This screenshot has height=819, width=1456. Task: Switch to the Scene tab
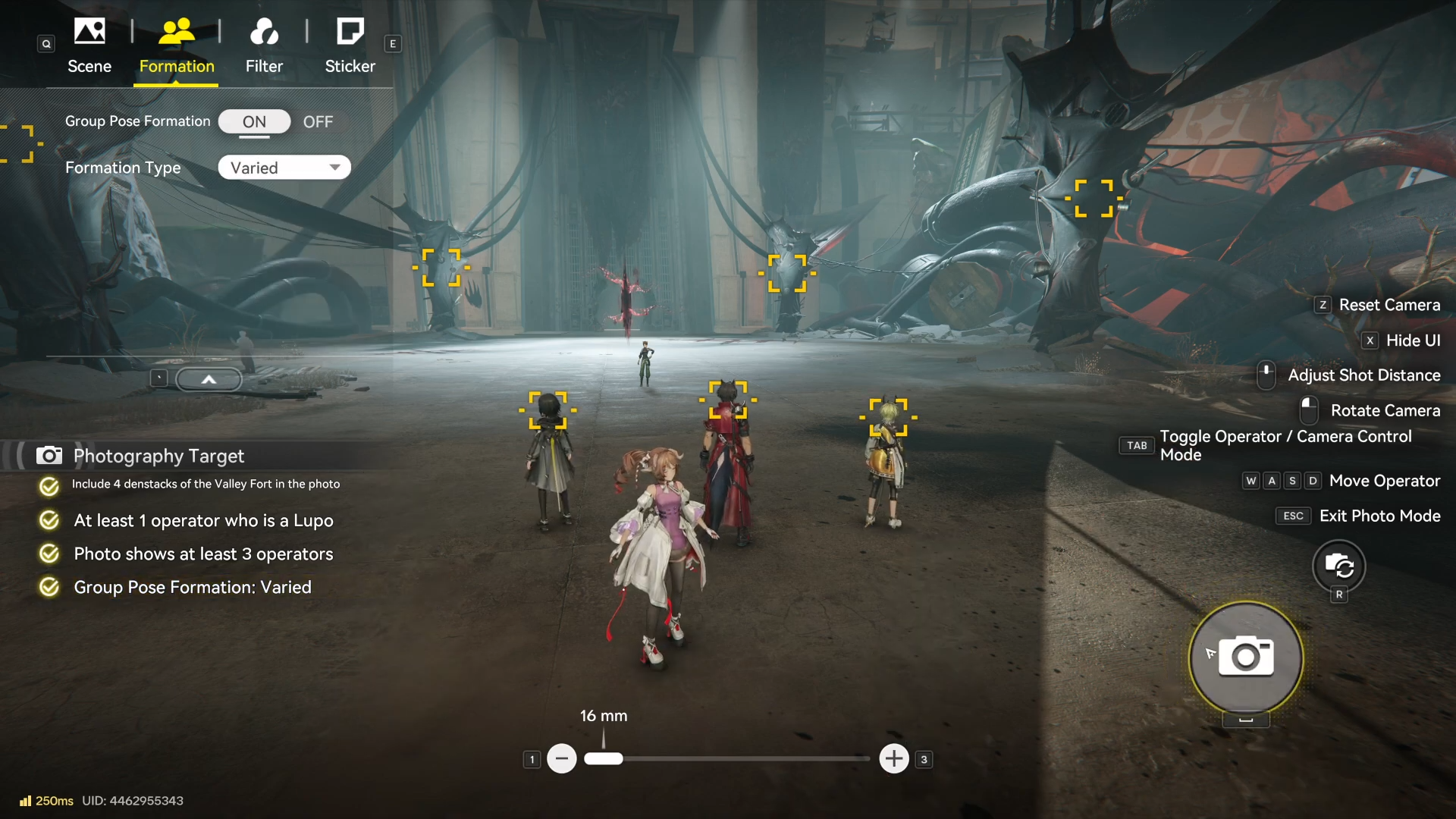89,45
